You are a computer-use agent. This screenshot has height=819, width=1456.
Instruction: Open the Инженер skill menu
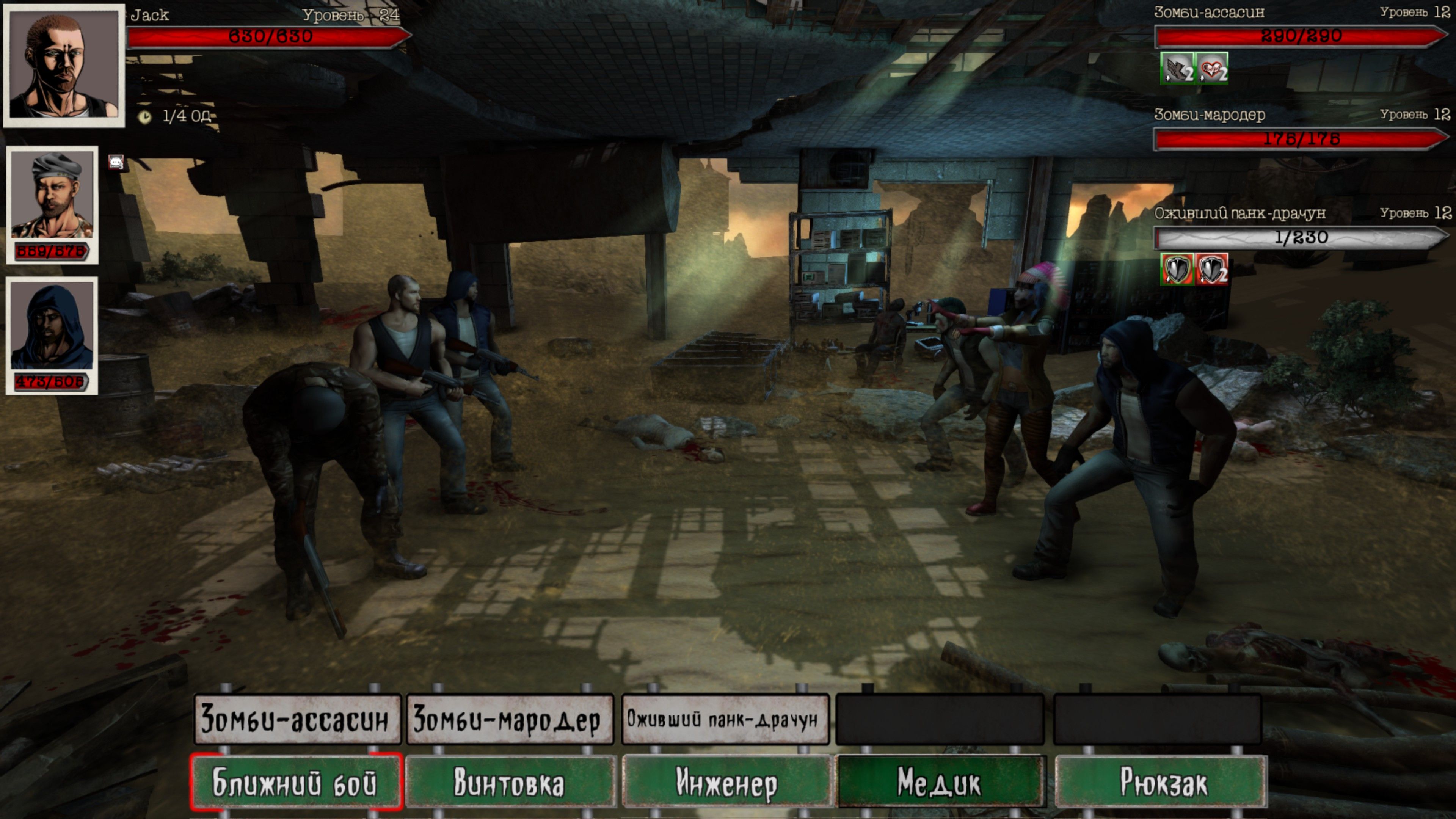[x=726, y=782]
